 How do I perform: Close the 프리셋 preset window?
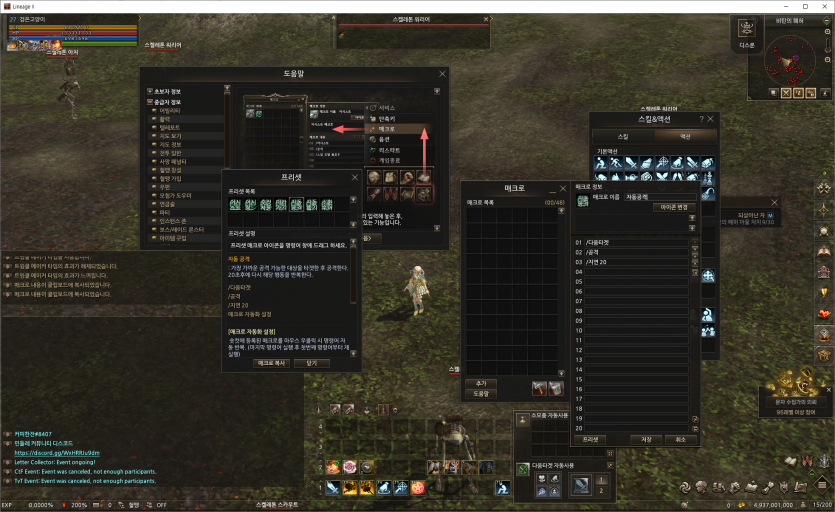pos(355,176)
